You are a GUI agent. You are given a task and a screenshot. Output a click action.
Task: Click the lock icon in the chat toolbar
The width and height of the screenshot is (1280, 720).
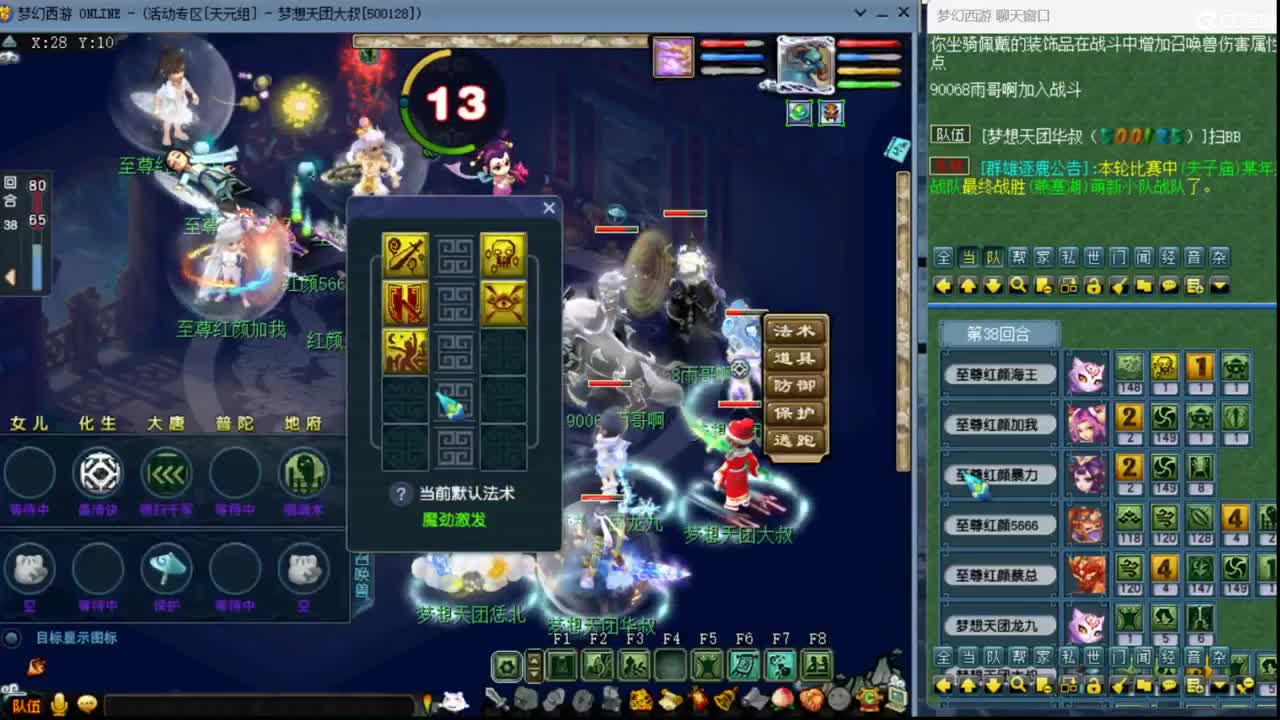pyautogui.click(x=1095, y=287)
